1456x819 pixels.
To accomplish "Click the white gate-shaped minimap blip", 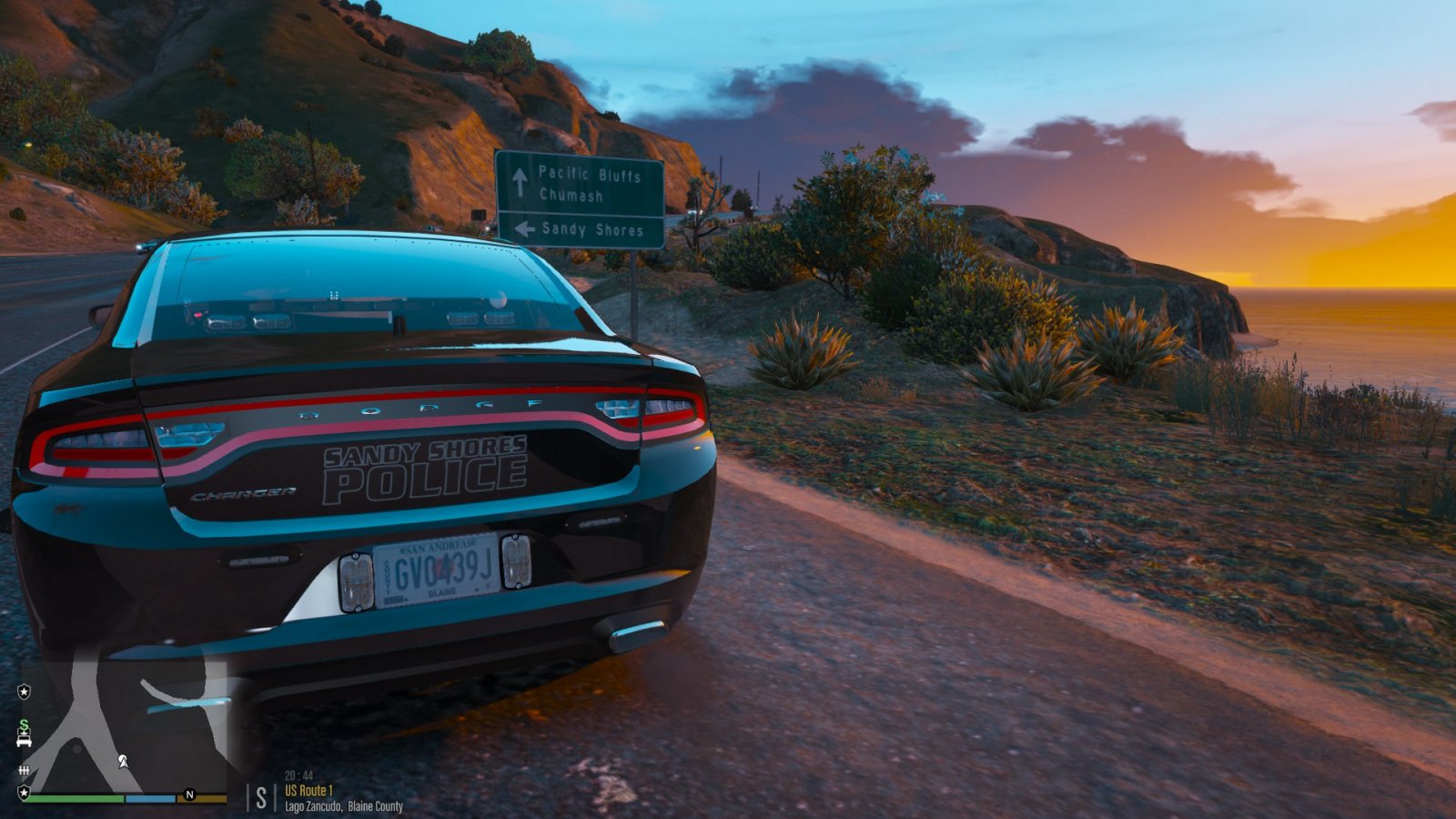I will click(x=24, y=771).
